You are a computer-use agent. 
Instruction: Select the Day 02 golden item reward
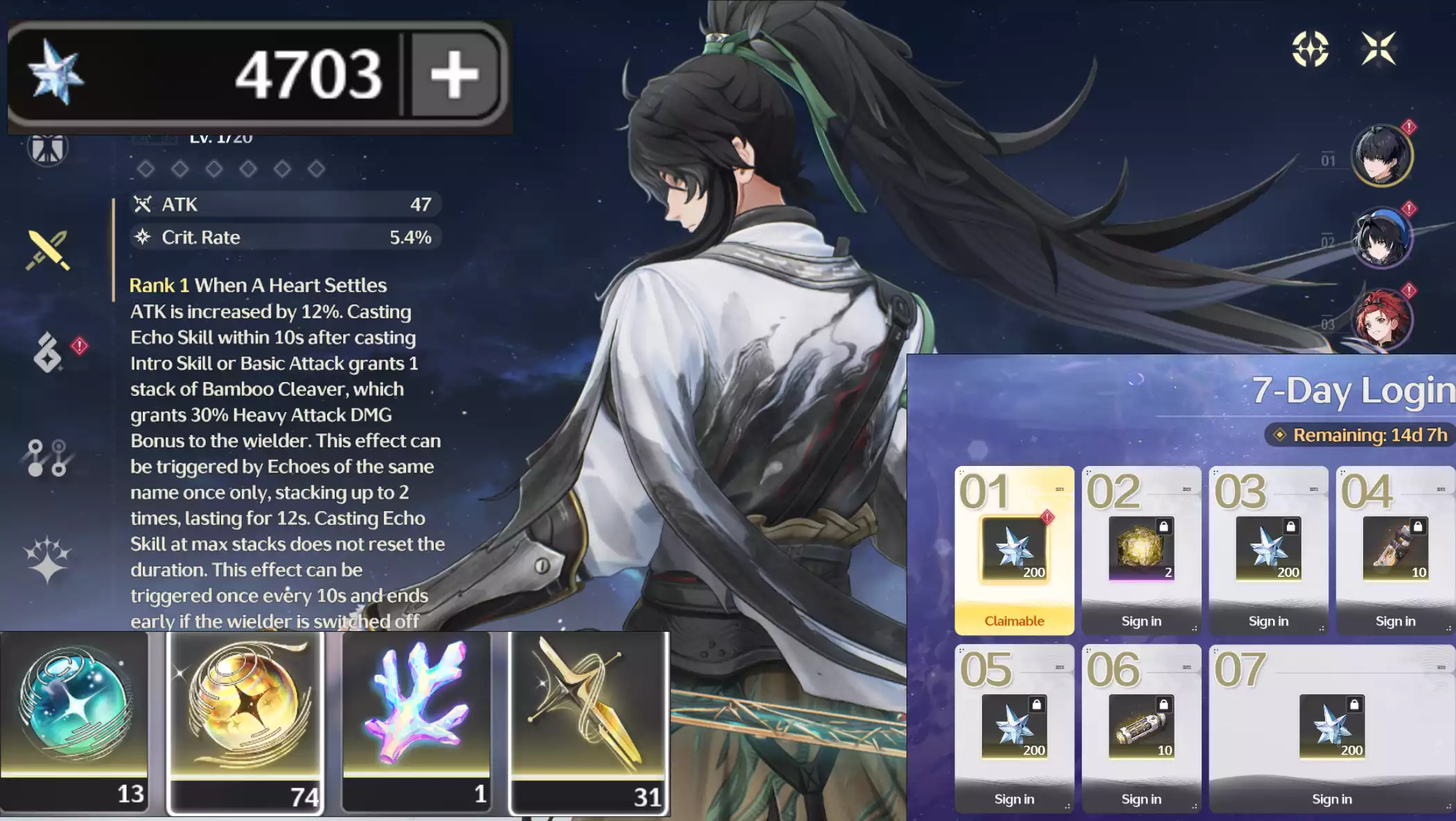coord(1141,551)
